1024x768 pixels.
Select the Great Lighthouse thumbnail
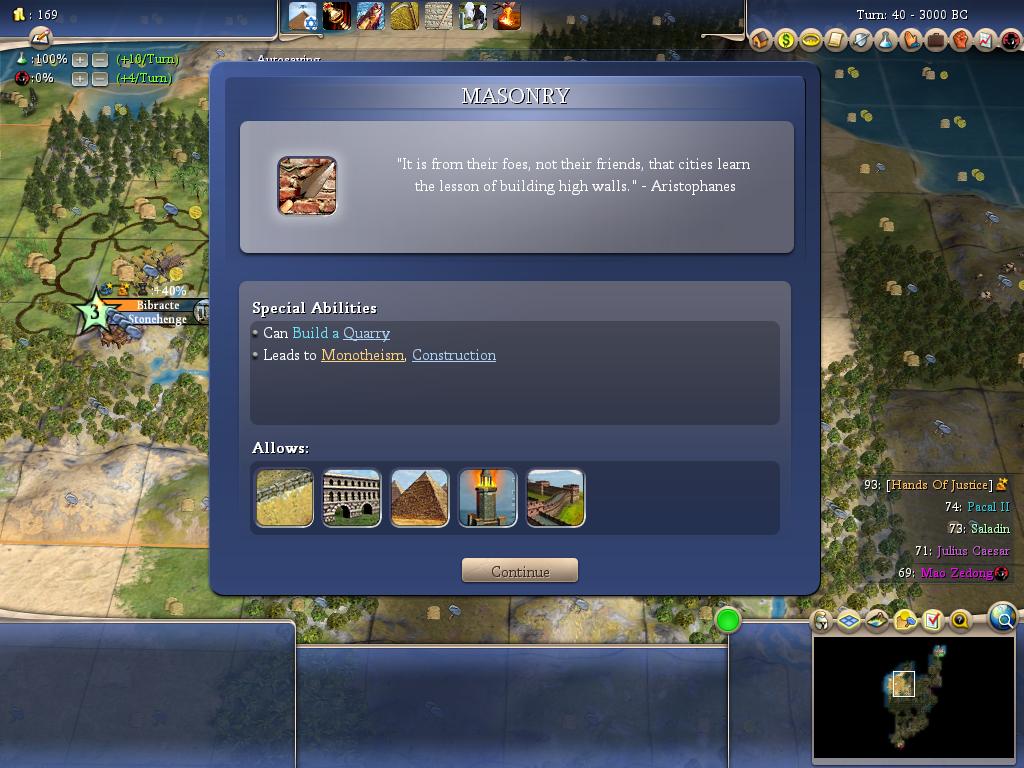coord(488,498)
